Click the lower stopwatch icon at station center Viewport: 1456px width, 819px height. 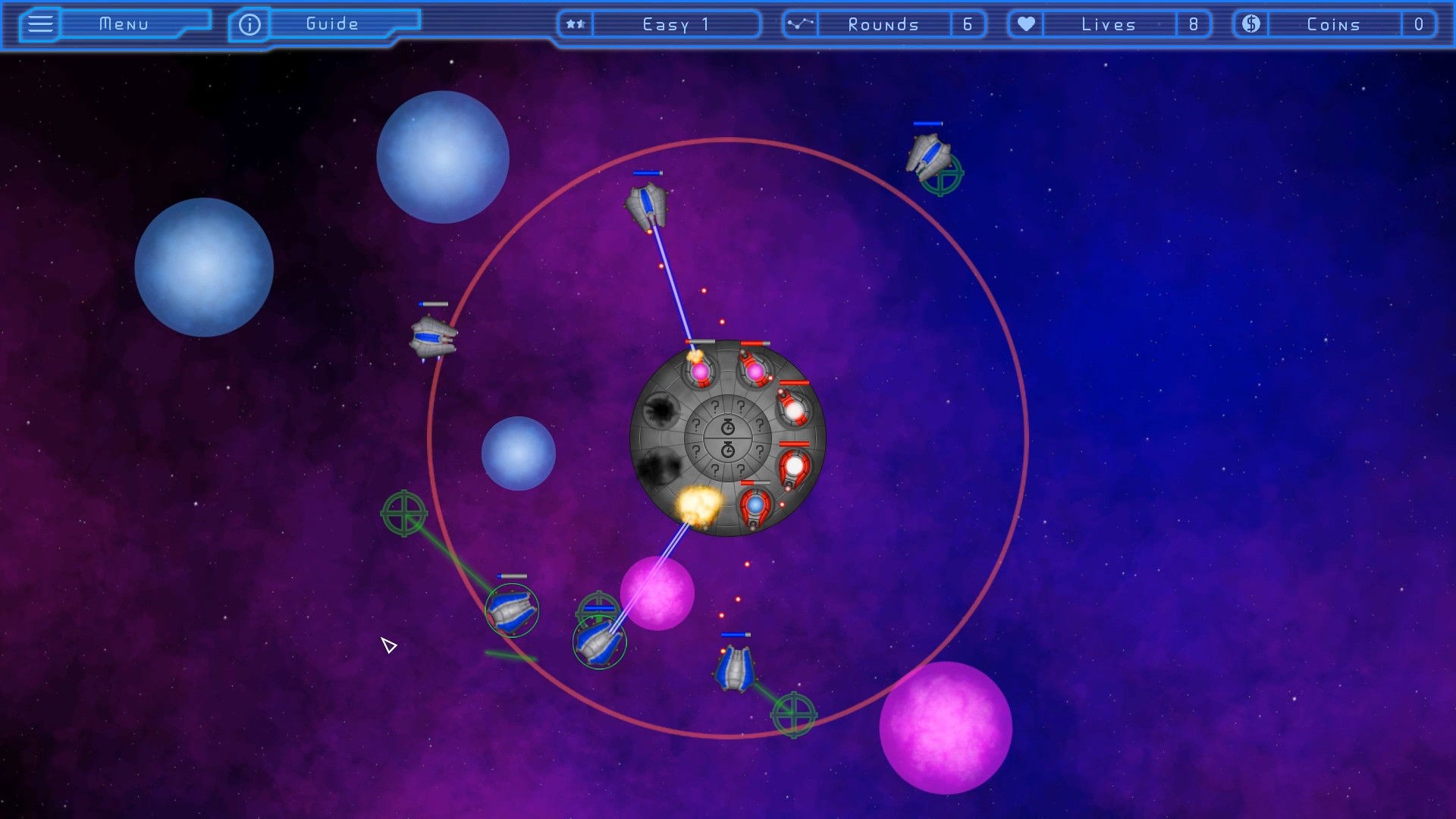click(x=726, y=449)
